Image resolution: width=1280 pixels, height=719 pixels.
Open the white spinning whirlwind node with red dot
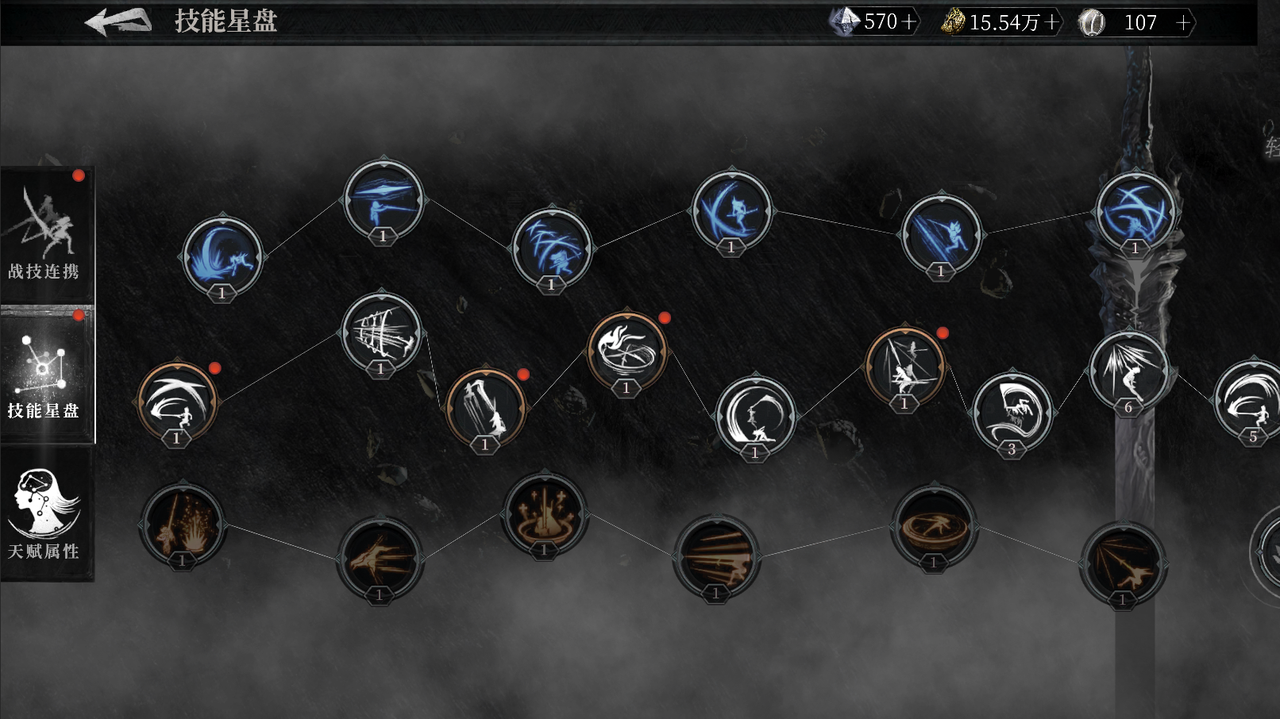tap(627, 350)
